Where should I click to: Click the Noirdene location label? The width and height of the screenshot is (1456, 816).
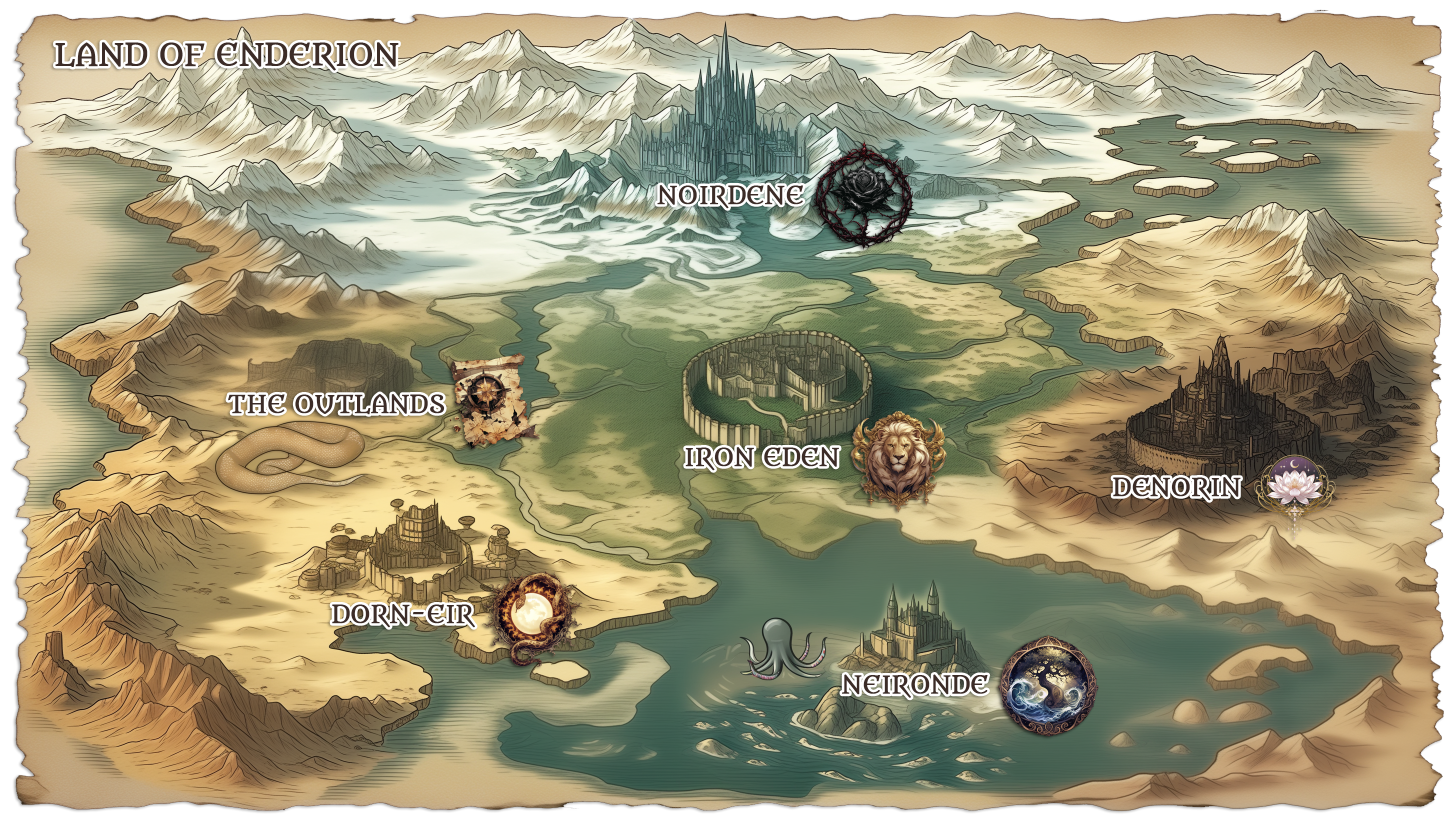tap(729, 195)
